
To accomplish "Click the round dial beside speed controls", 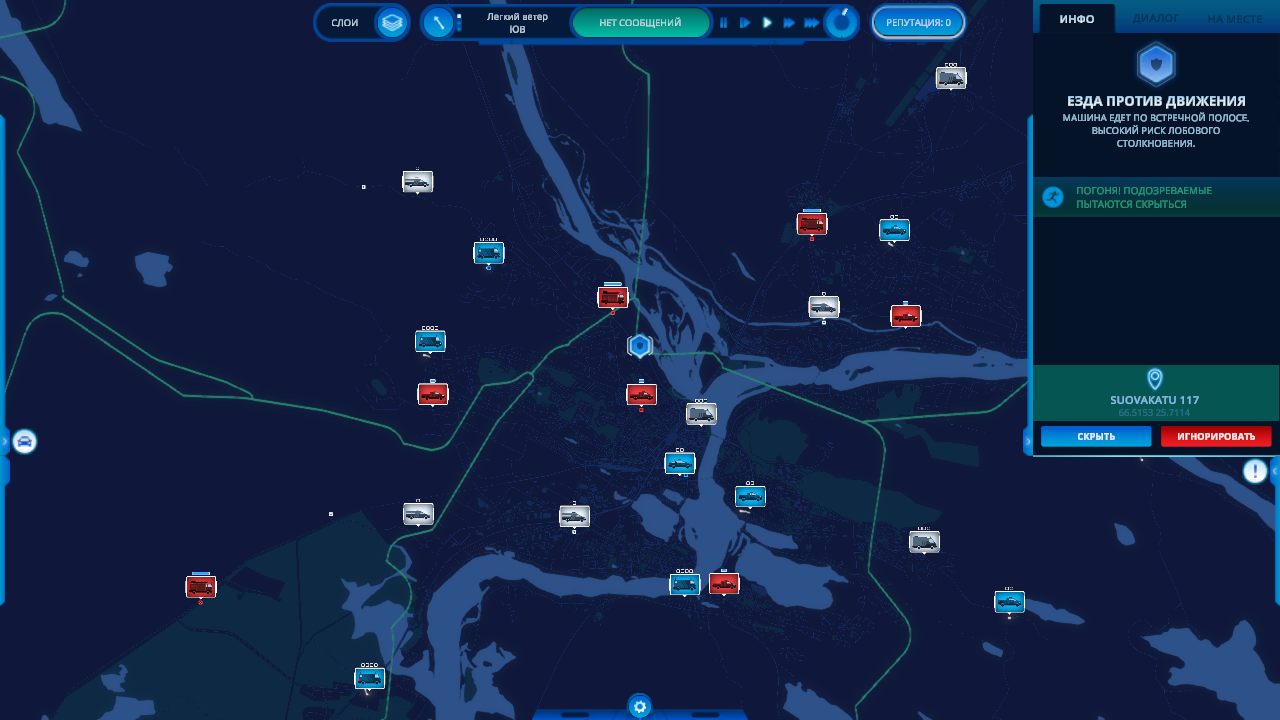I will pyautogui.click(x=842, y=22).
